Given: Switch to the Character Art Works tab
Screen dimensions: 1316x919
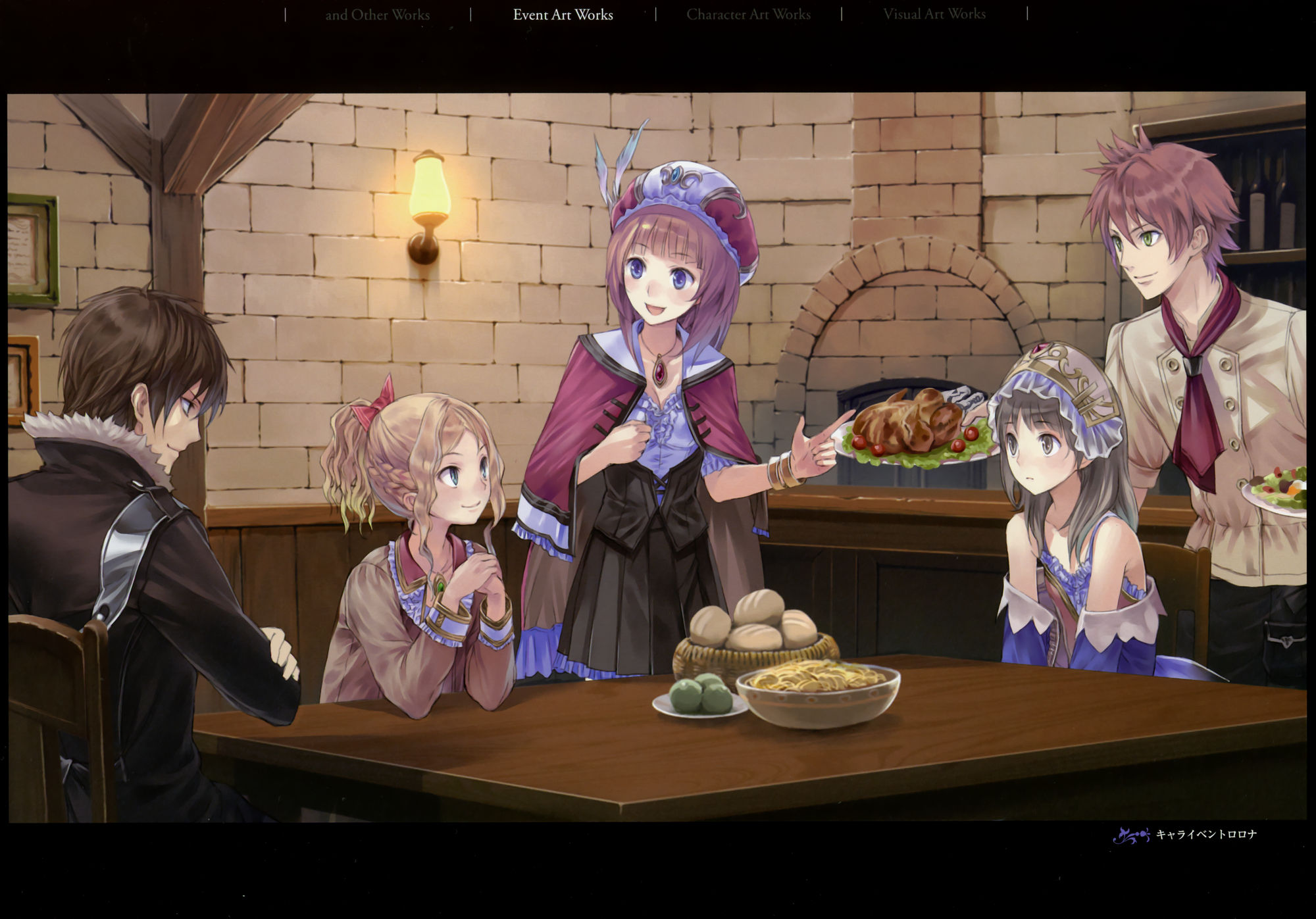Looking at the screenshot, I should (749, 14).
